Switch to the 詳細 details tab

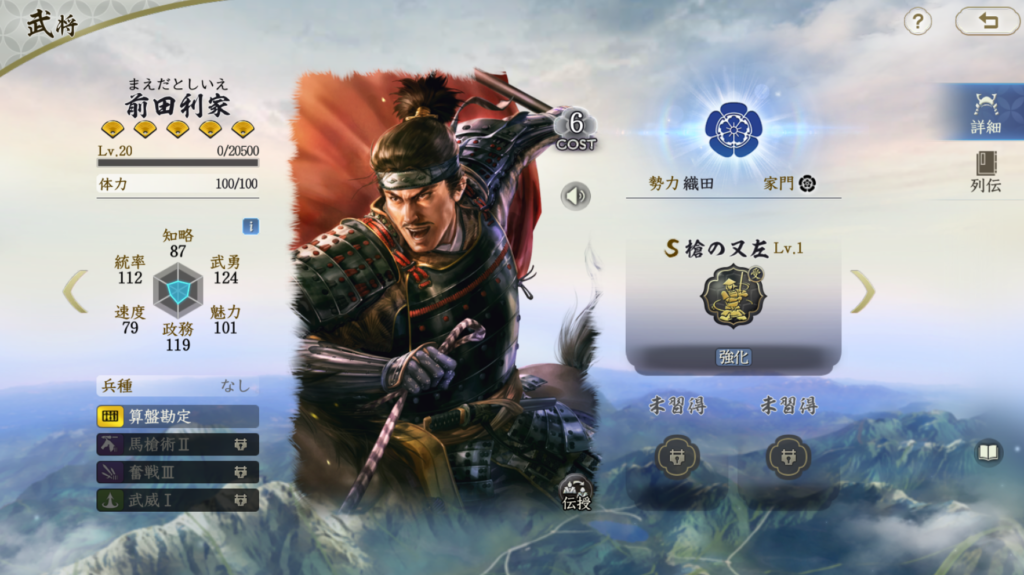pos(985,112)
